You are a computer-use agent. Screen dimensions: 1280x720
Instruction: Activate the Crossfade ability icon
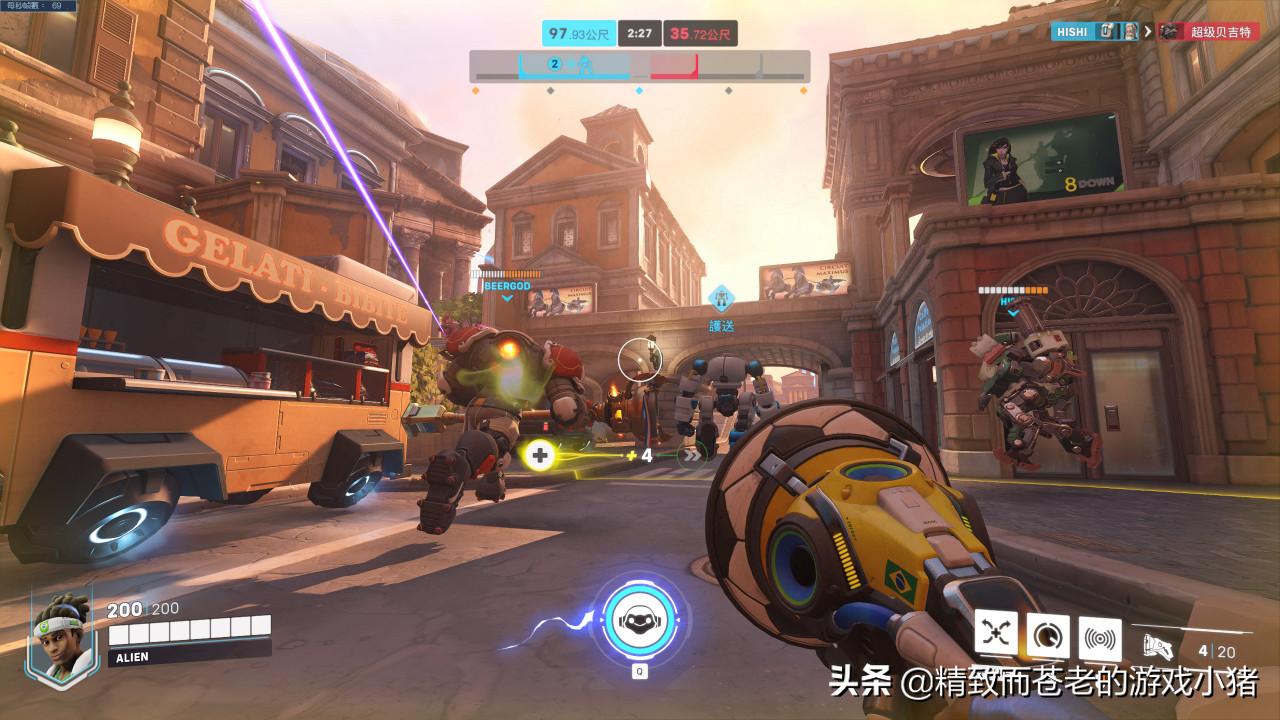click(x=996, y=635)
